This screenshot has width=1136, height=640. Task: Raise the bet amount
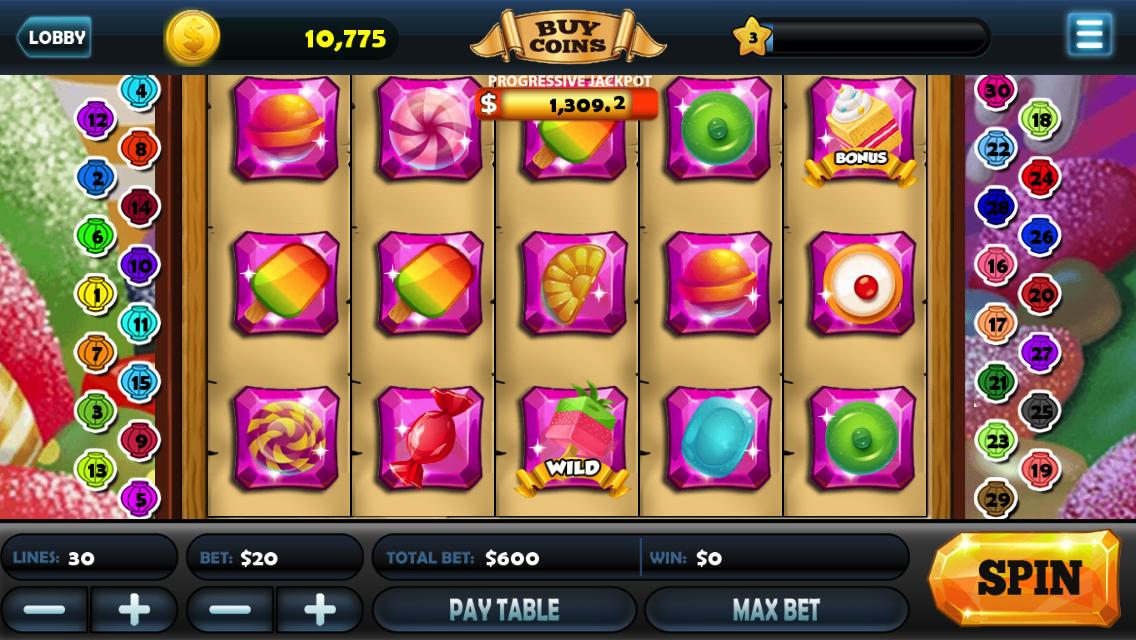[320, 609]
